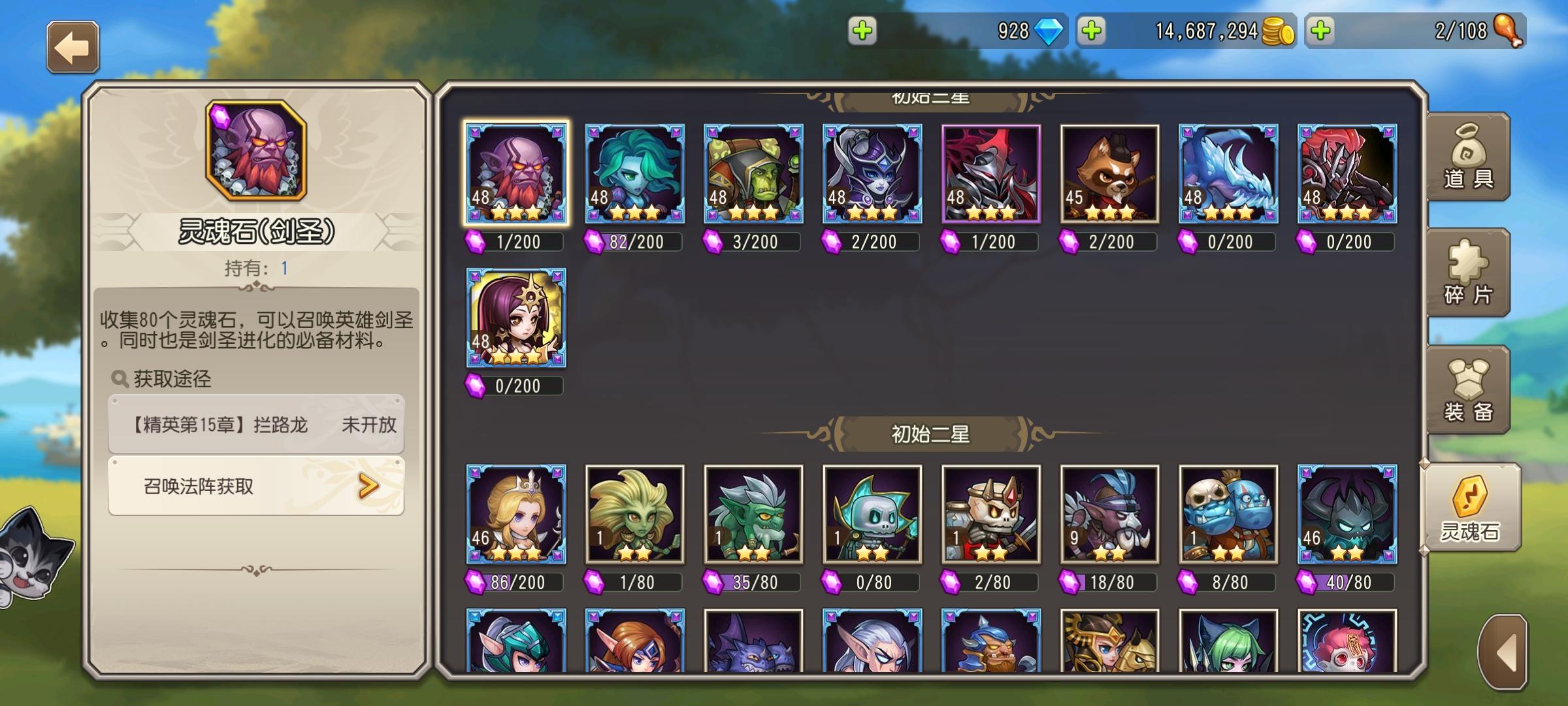Tap the plus icon next to gems
This screenshot has height=706, width=1568.
pos(863,30)
